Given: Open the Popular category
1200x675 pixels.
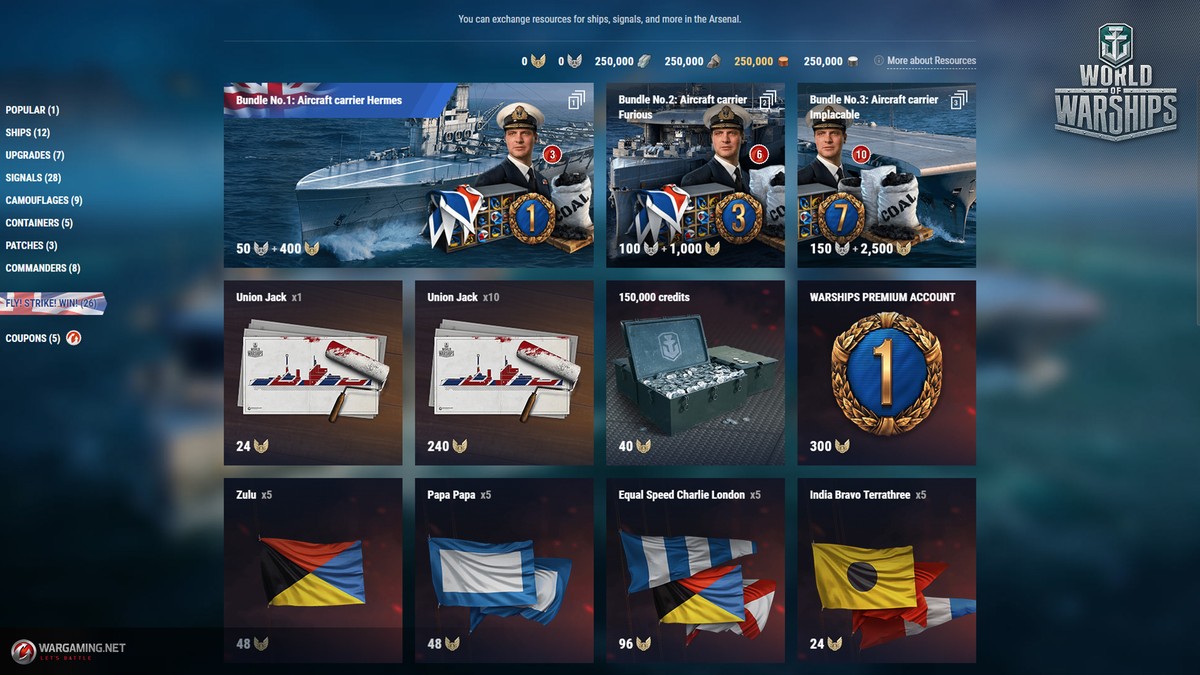Looking at the screenshot, I should pos(32,110).
